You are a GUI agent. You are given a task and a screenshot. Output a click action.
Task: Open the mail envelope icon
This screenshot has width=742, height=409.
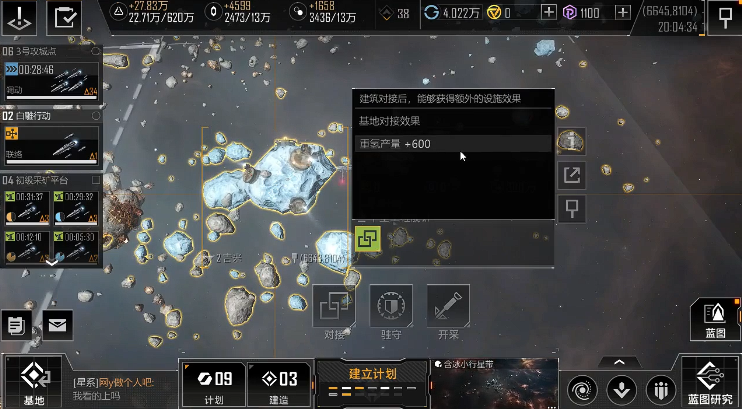(x=57, y=325)
